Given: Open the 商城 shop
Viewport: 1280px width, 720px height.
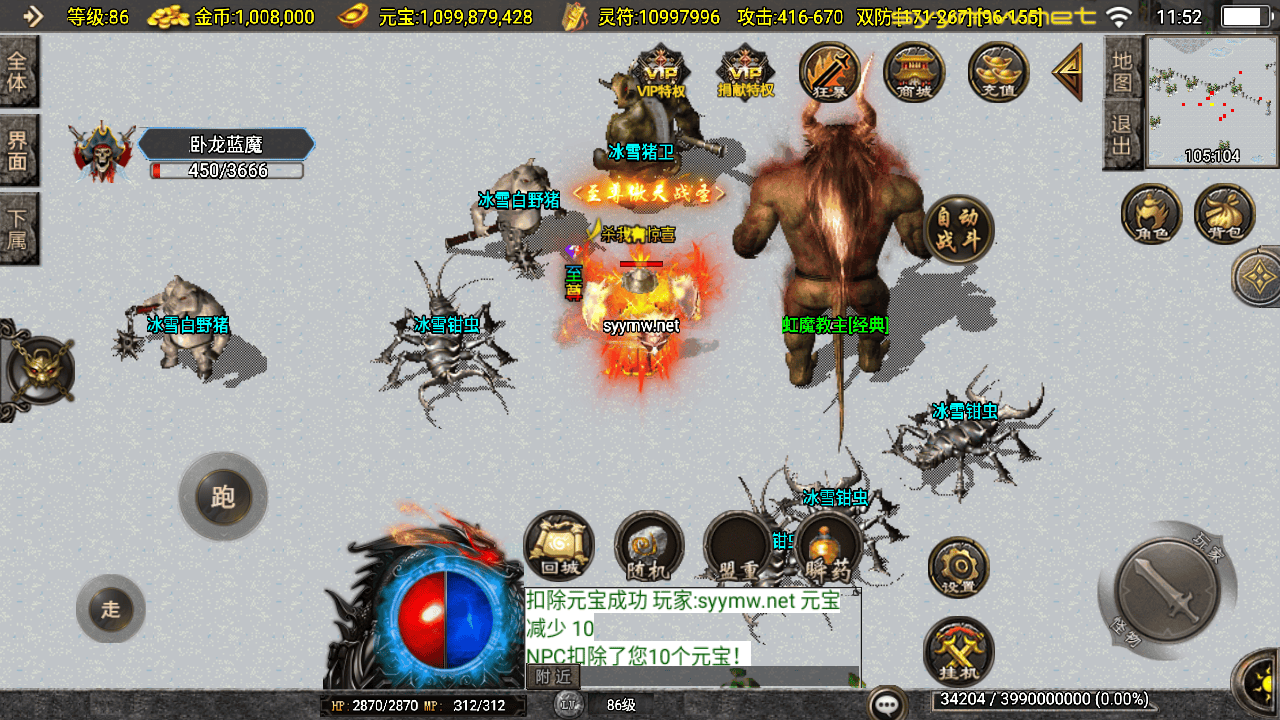Looking at the screenshot, I should pyautogui.click(x=914, y=72).
